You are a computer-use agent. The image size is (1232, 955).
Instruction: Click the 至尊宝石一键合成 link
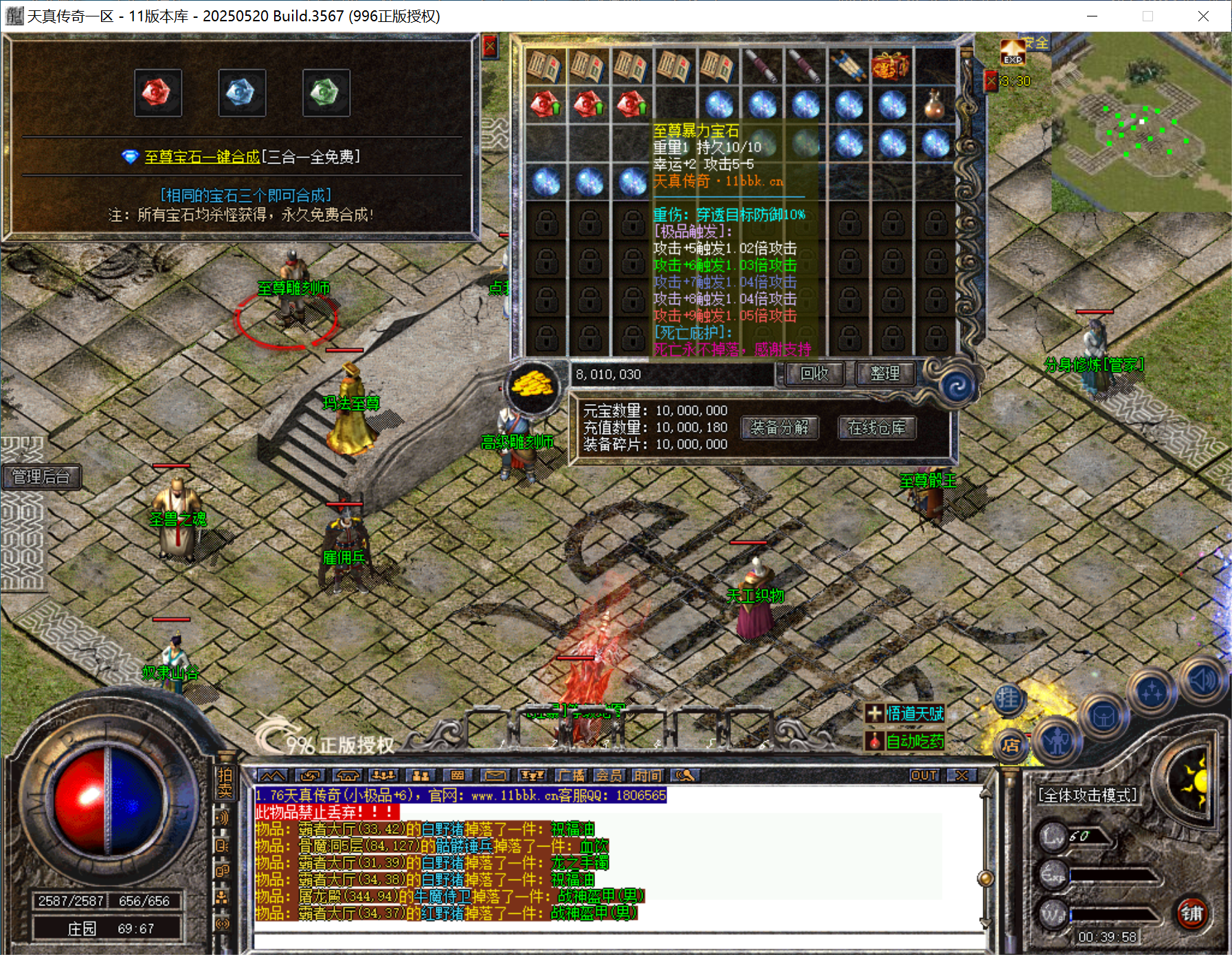[202, 157]
